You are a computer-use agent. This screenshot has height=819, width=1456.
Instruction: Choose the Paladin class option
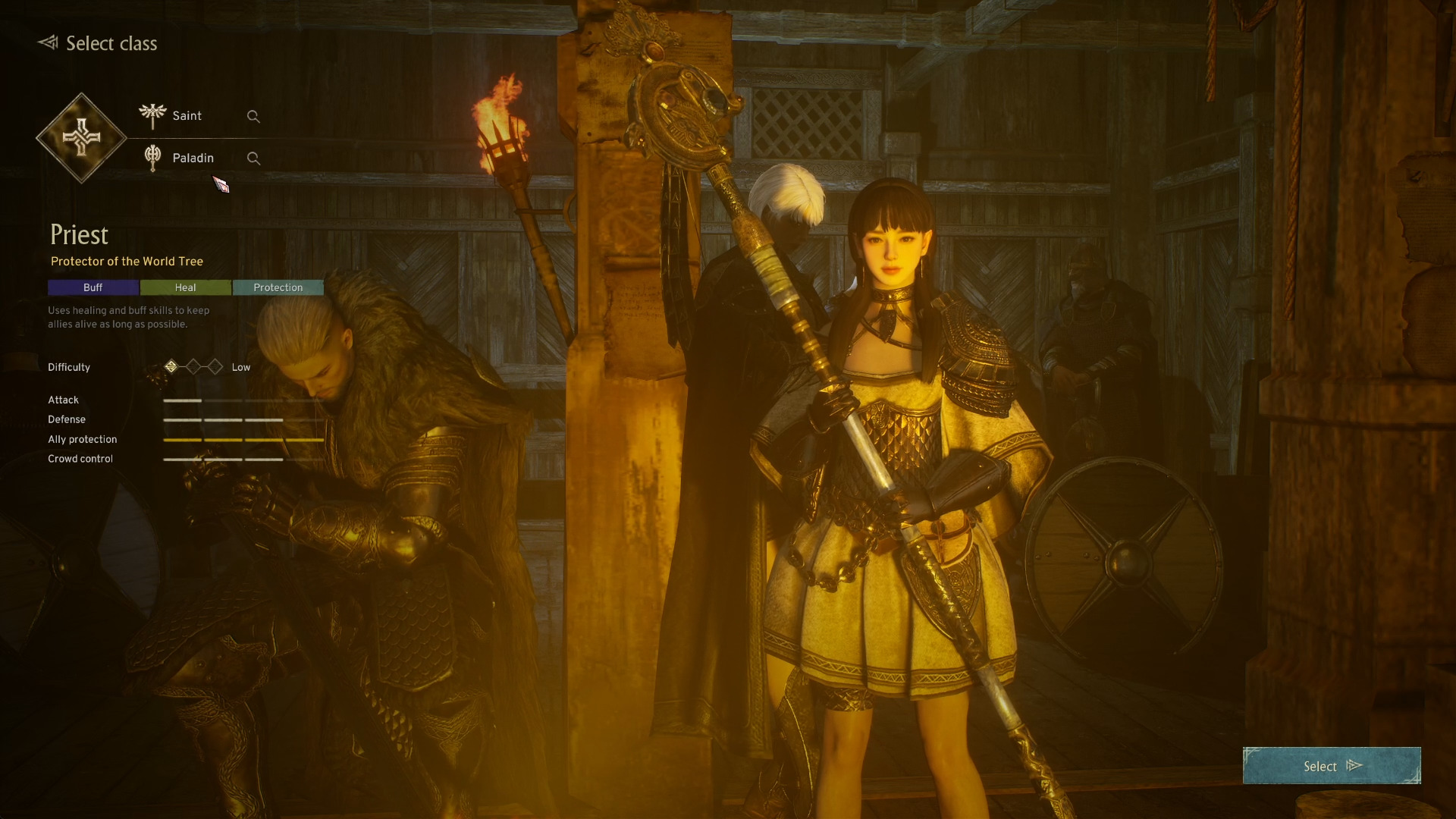[193, 158]
